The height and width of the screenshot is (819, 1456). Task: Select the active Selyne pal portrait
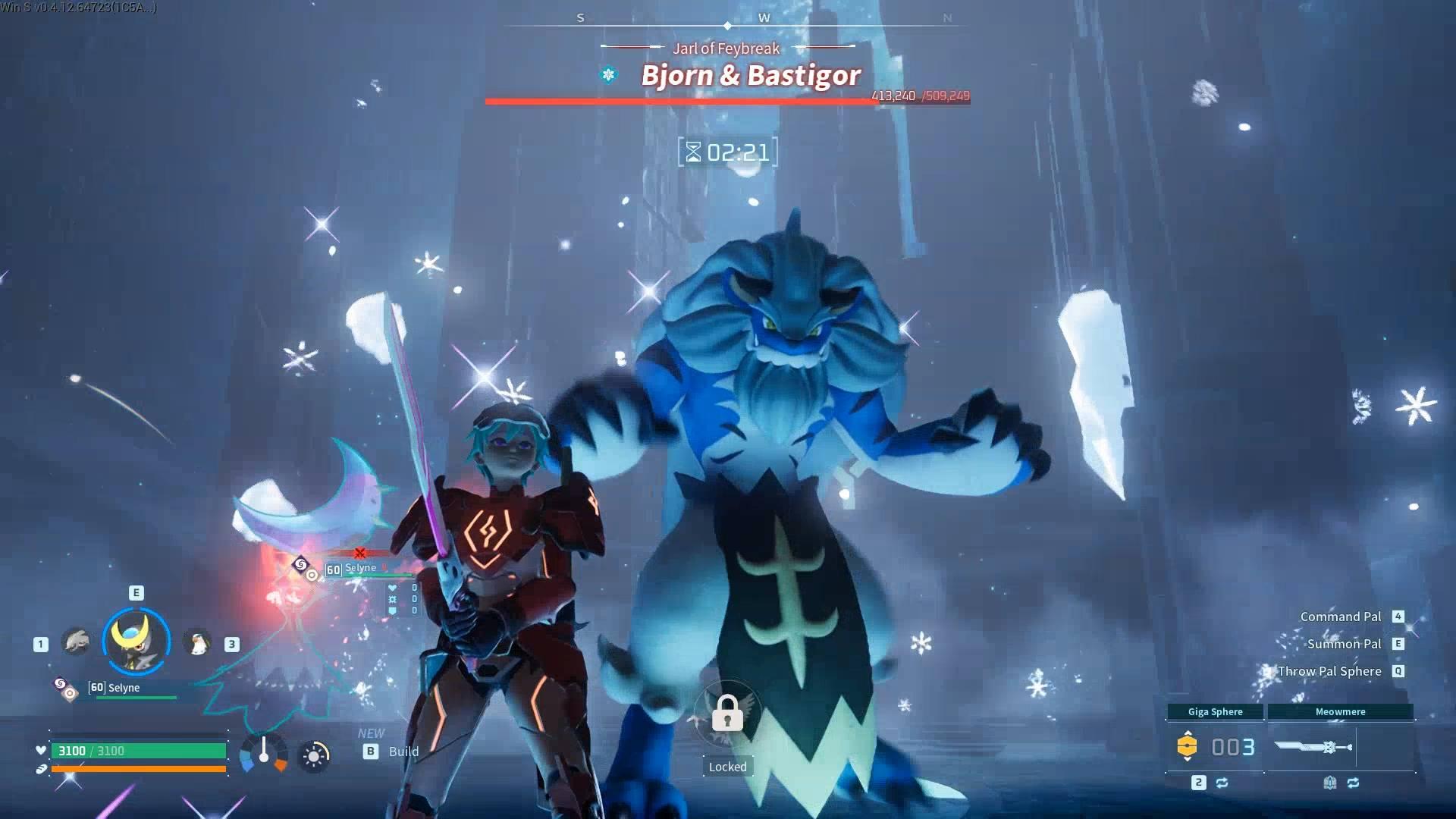136,642
